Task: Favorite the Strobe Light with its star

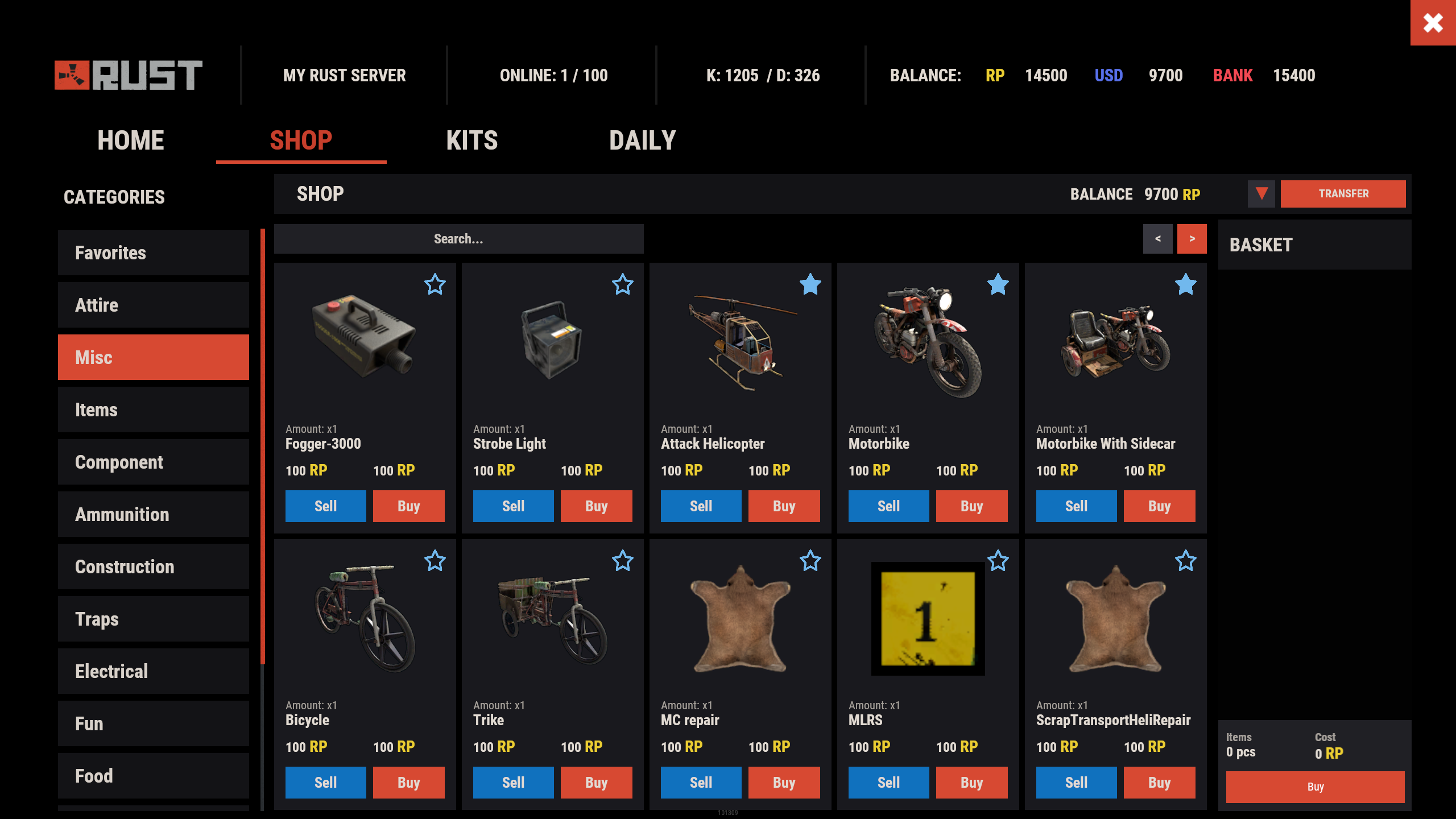Action: click(x=623, y=284)
